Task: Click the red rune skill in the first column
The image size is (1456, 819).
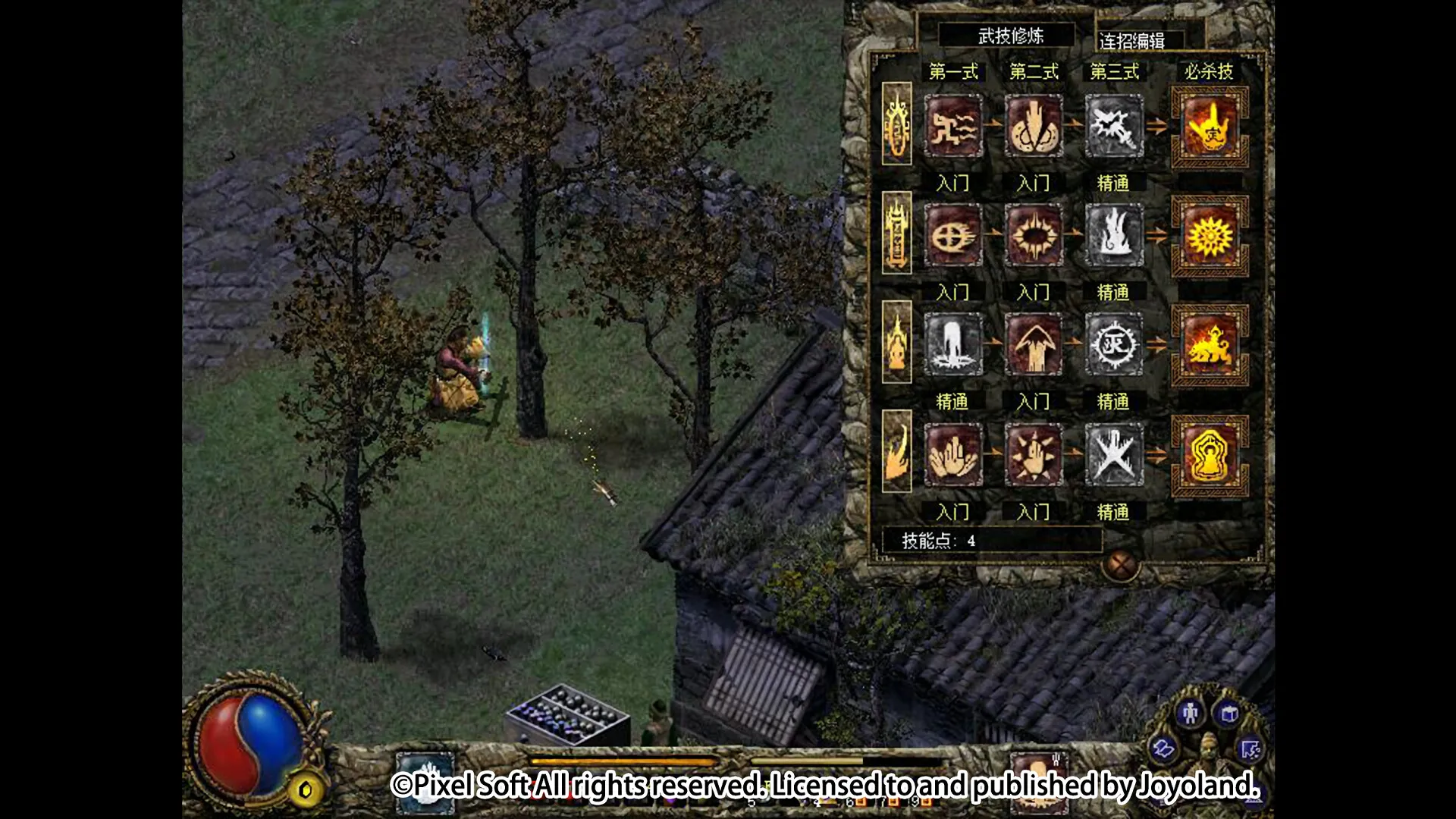Action: 953,125
